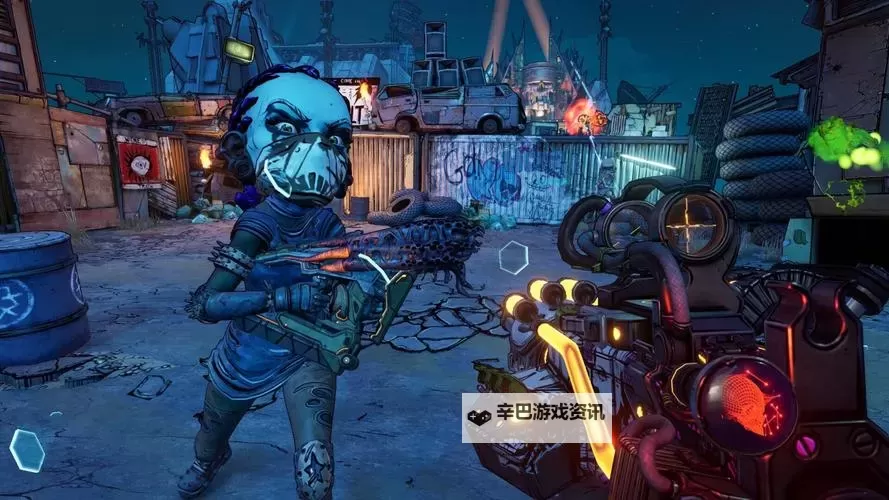Click the hollow hexagon waypoint marker

(513, 257)
